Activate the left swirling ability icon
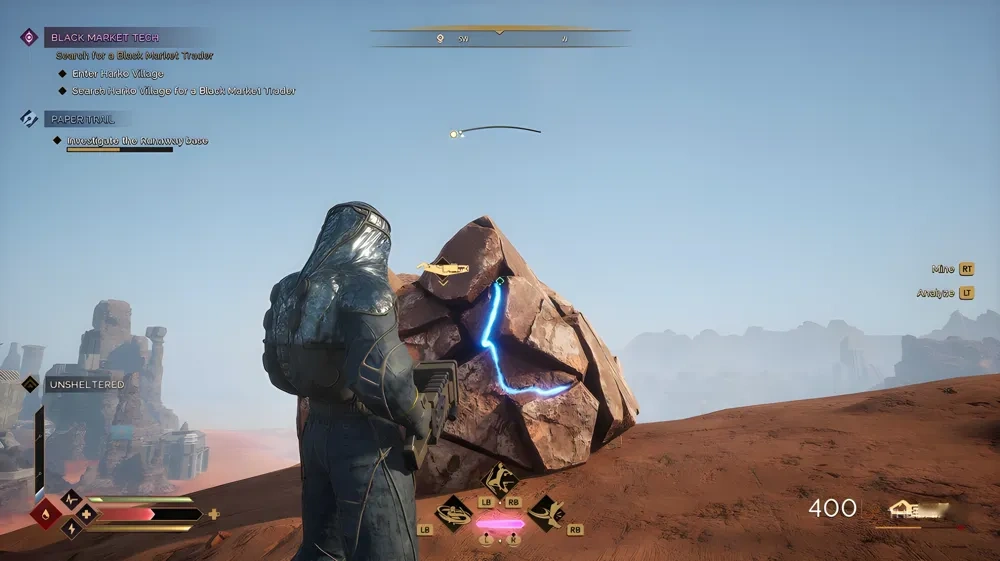This screenshot has height=561, width=1000. [x=453, y=514]
